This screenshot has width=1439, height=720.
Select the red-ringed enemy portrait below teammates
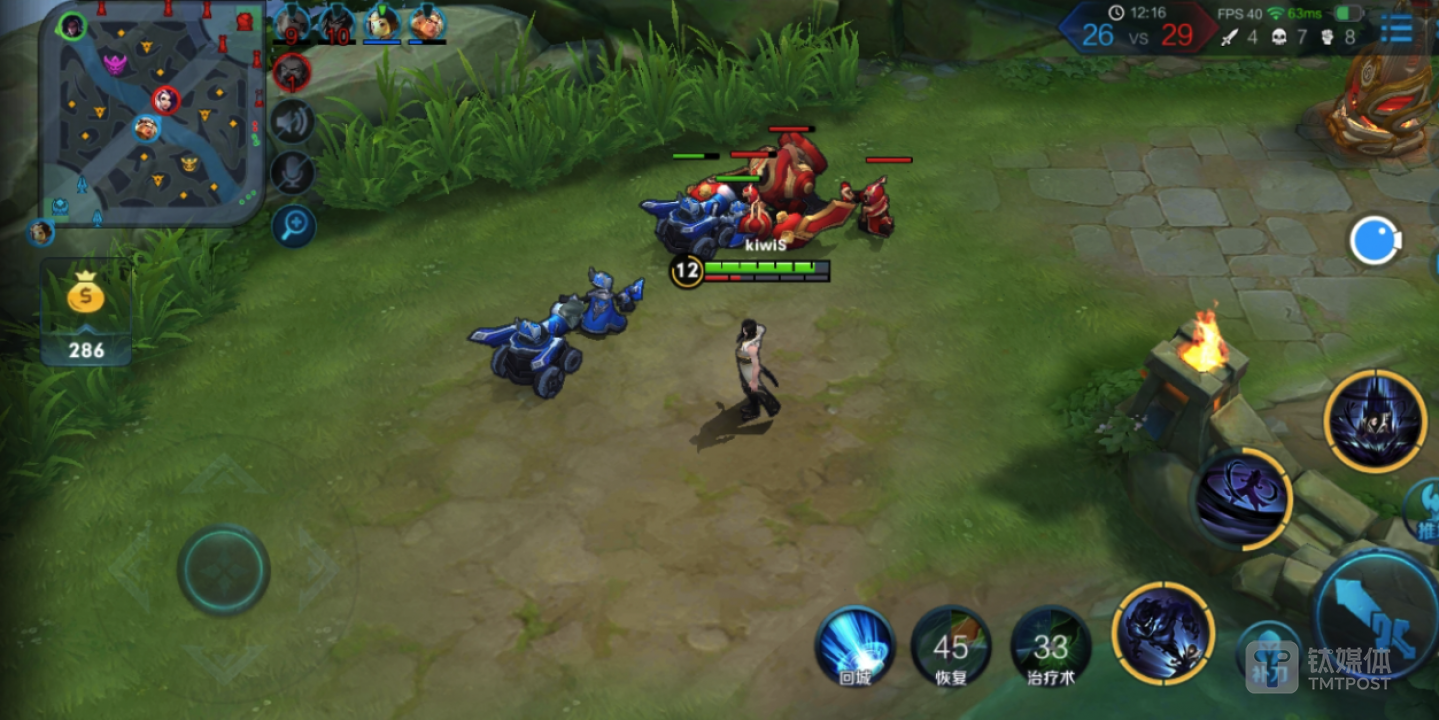[292, 72]
